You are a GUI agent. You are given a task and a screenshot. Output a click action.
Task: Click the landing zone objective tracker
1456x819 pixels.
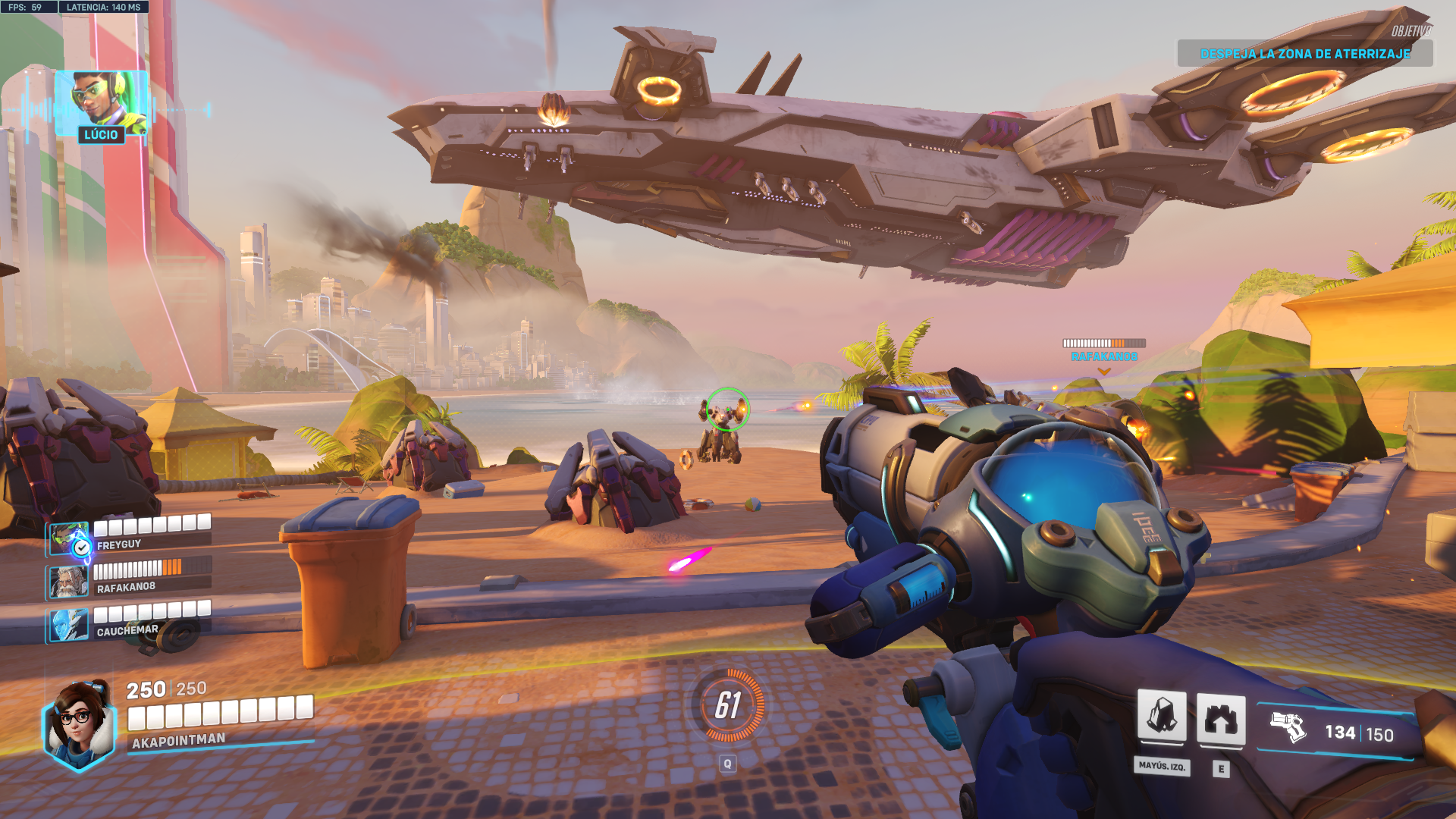[x=1304, y=54]
